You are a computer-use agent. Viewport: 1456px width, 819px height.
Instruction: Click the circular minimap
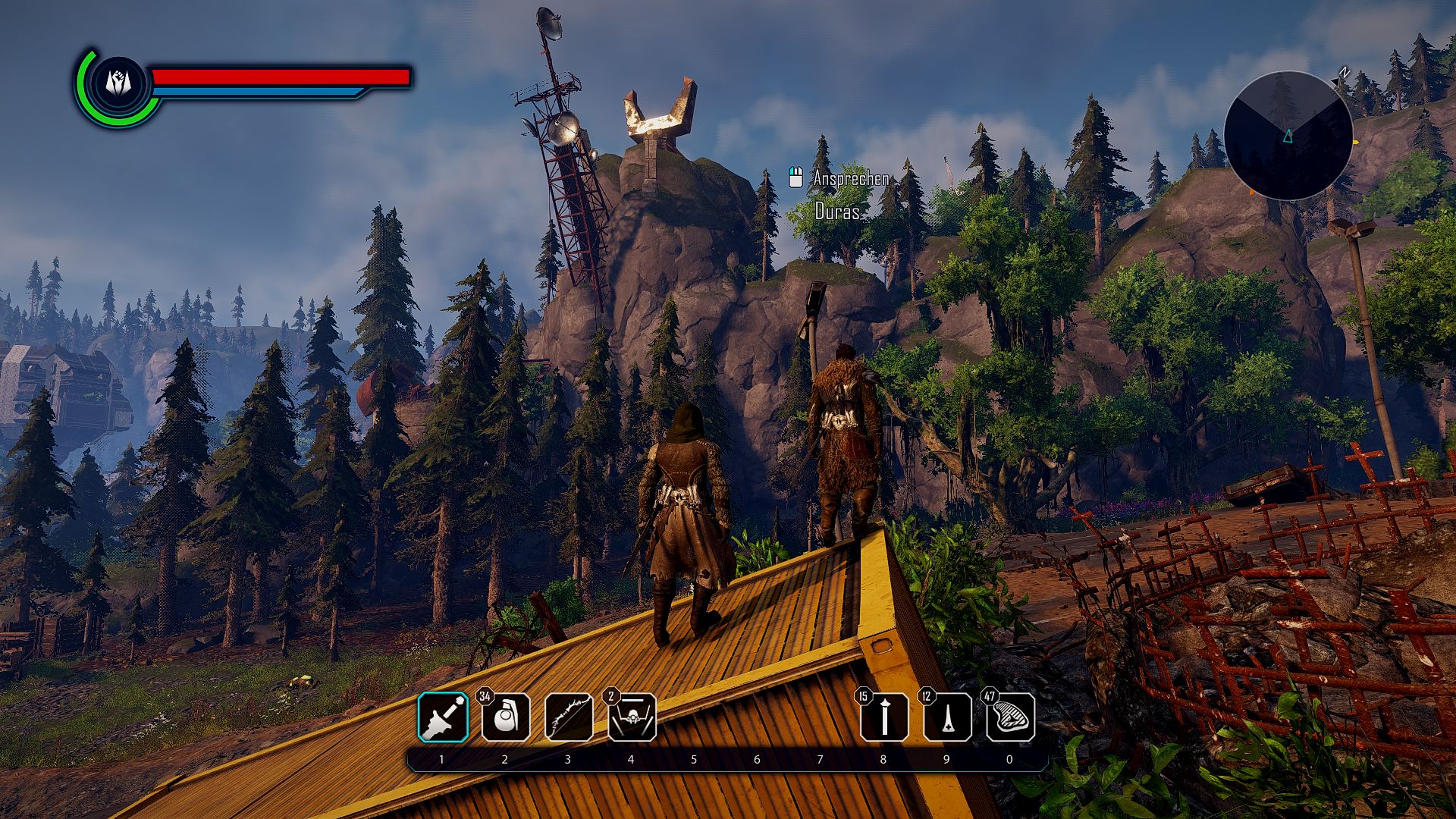coord(1288,136)
